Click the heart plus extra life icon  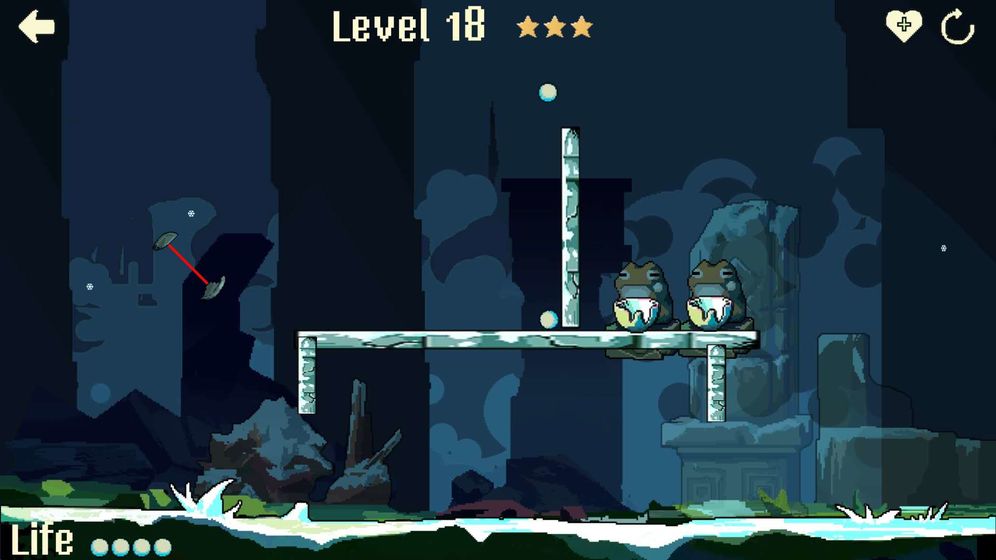click(x=903, y=26)
